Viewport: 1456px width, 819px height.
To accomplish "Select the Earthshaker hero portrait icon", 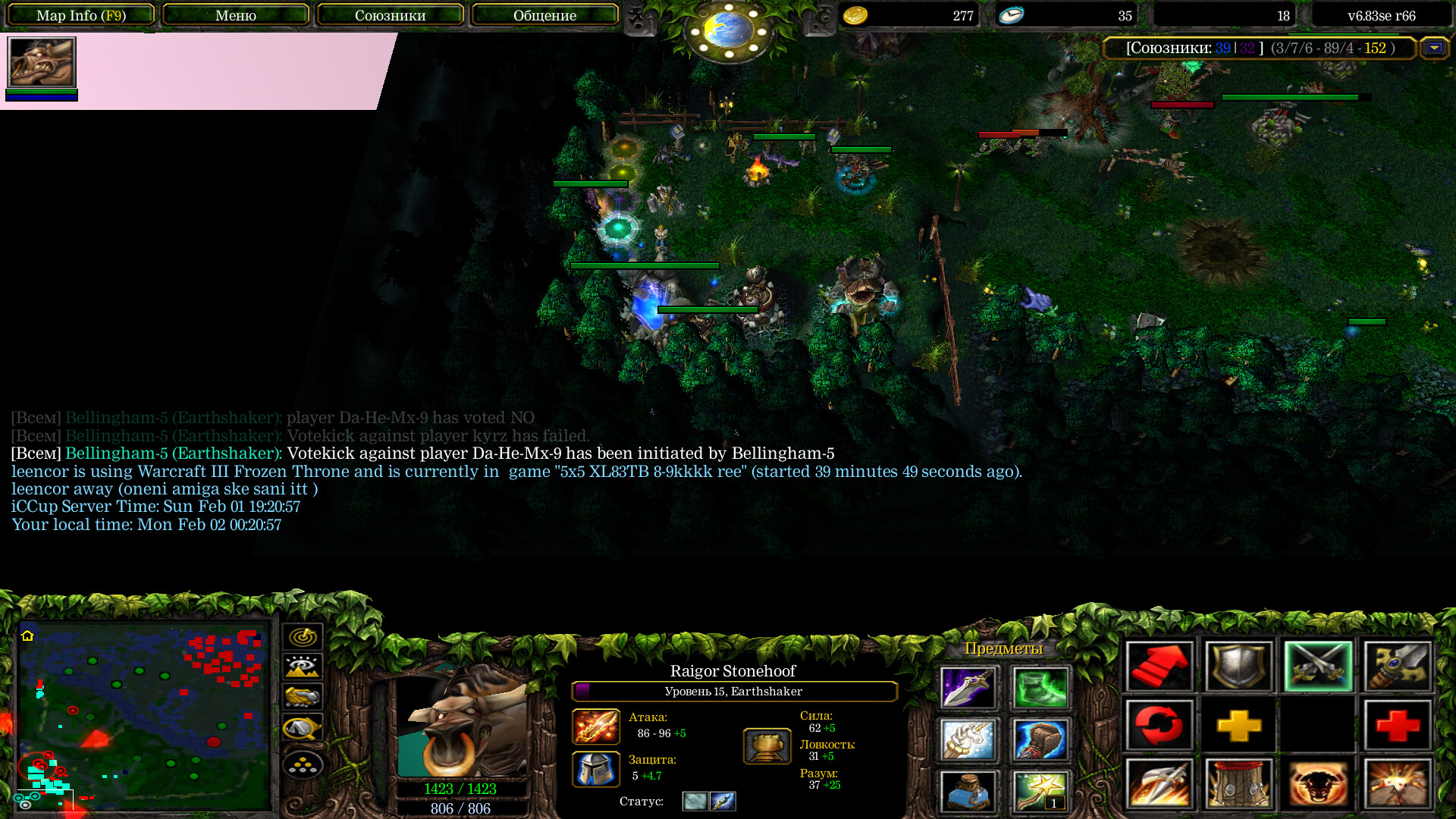I will [42, 62].
